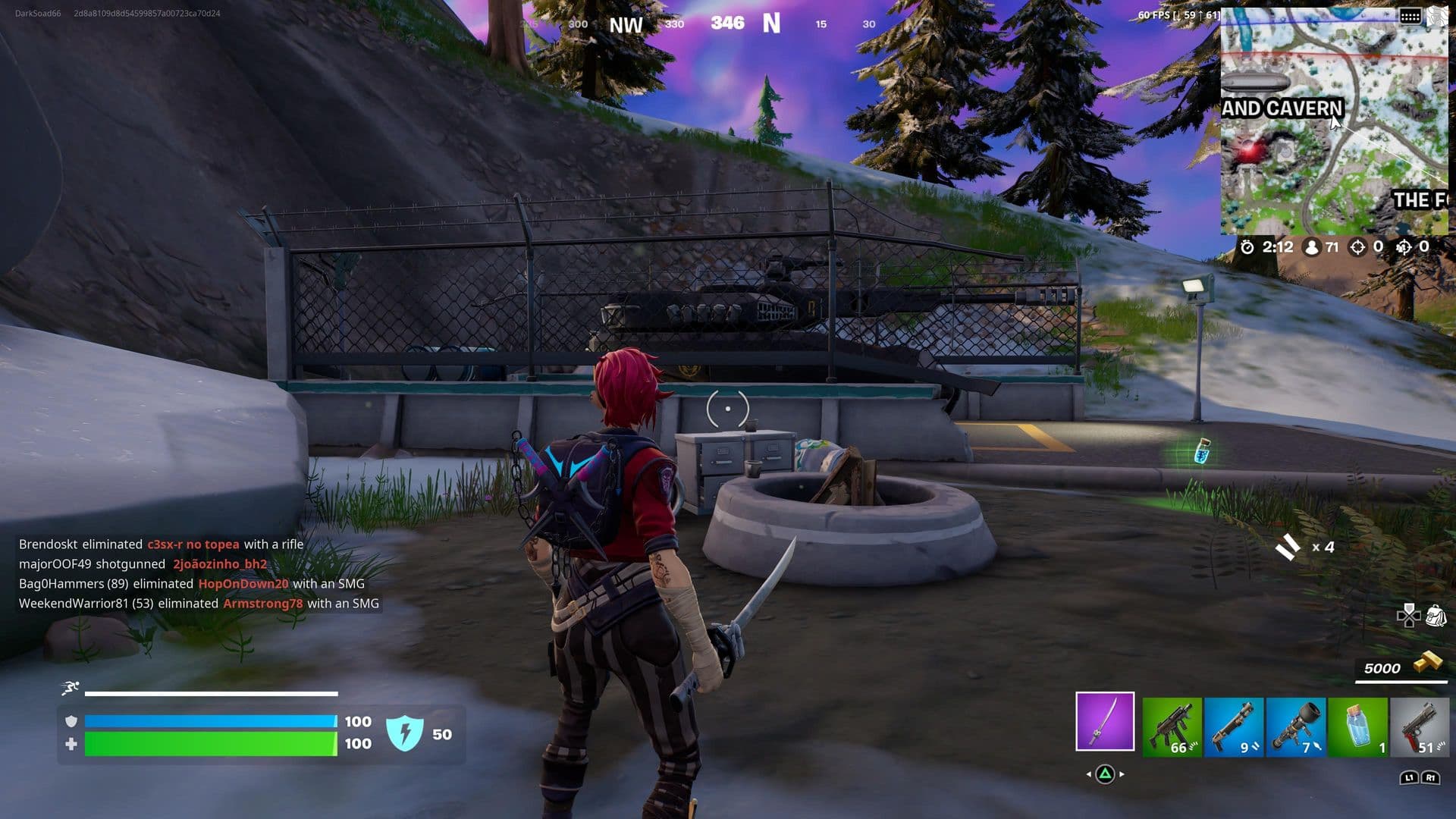Equip the gray pistol slot
Viewport: 1456px width, 819px height.
(1419, 727)
